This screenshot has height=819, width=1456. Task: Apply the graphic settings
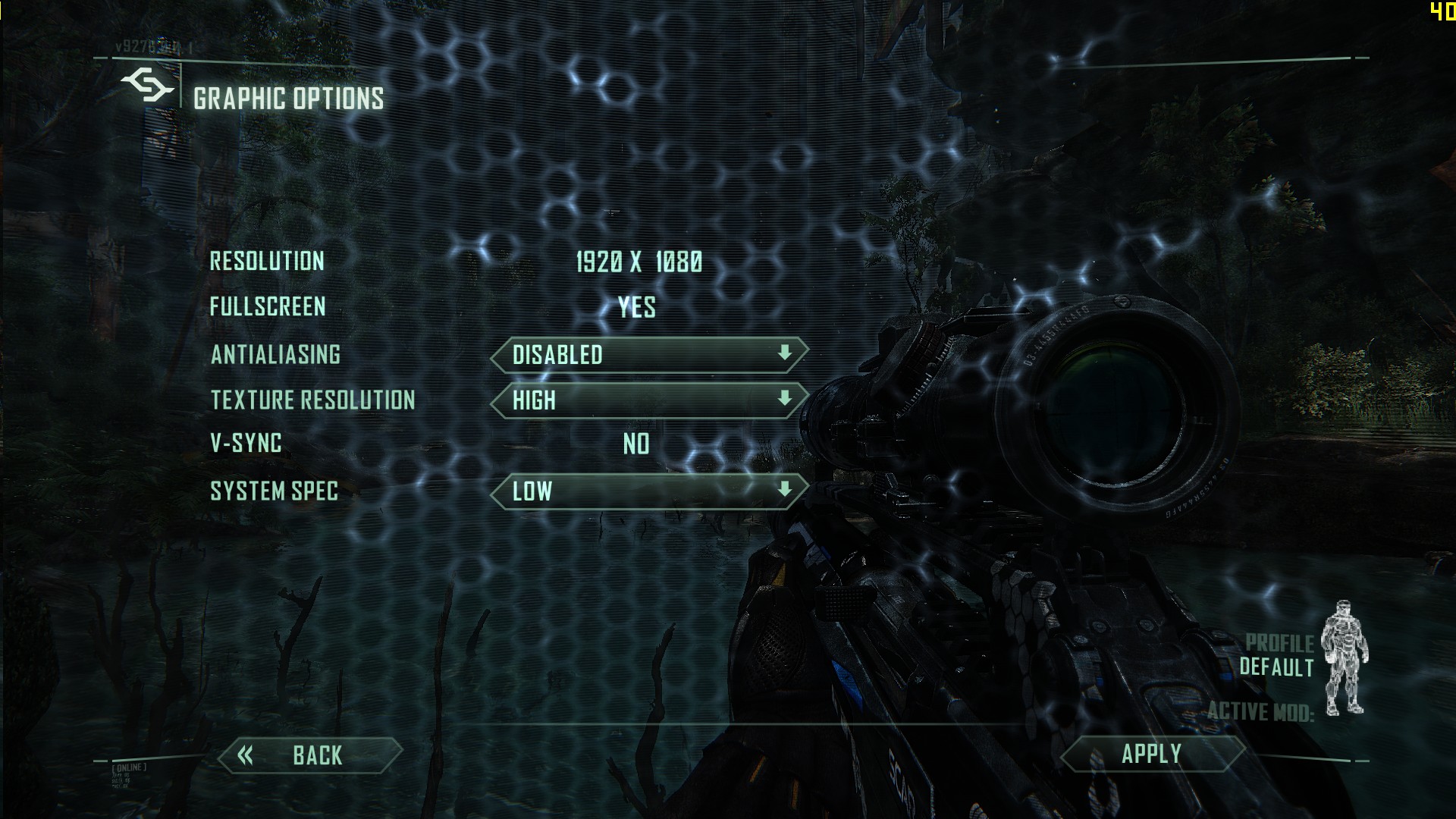[1151, 755]
